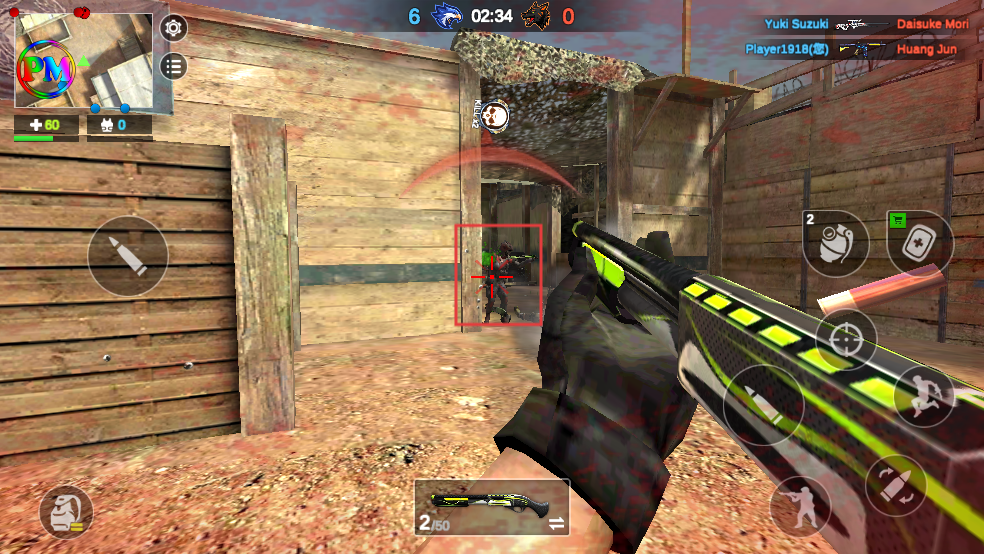Reload the weapon with the reload button
The width and height of the screenshot is (984, 554).
click(x=895, y=485)
